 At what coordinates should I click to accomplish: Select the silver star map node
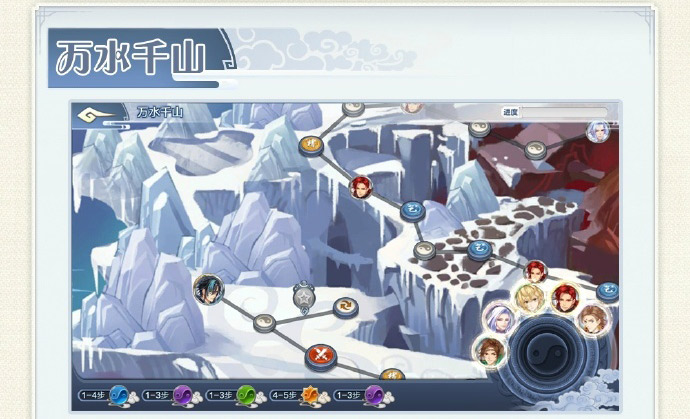pyautogui.click(x=304, y=296)
